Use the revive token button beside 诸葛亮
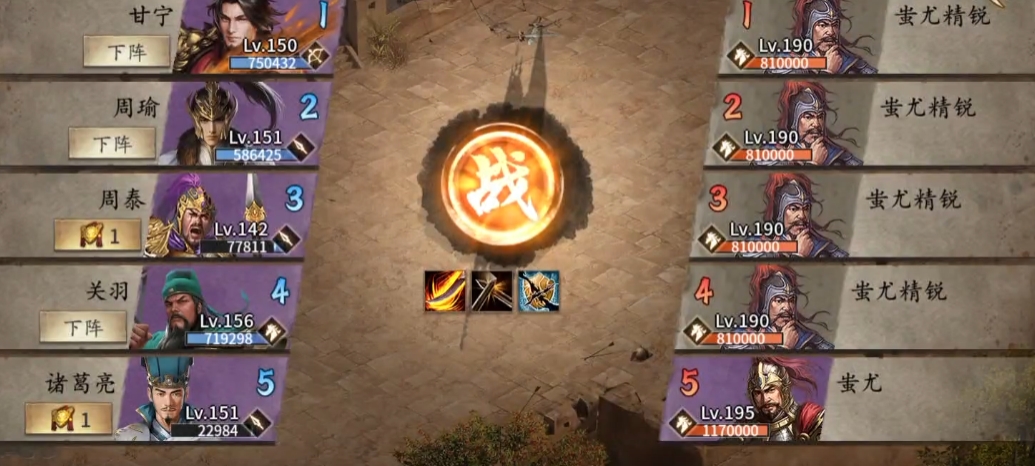Screen dimensions: 1035x466 pos(68,418)
